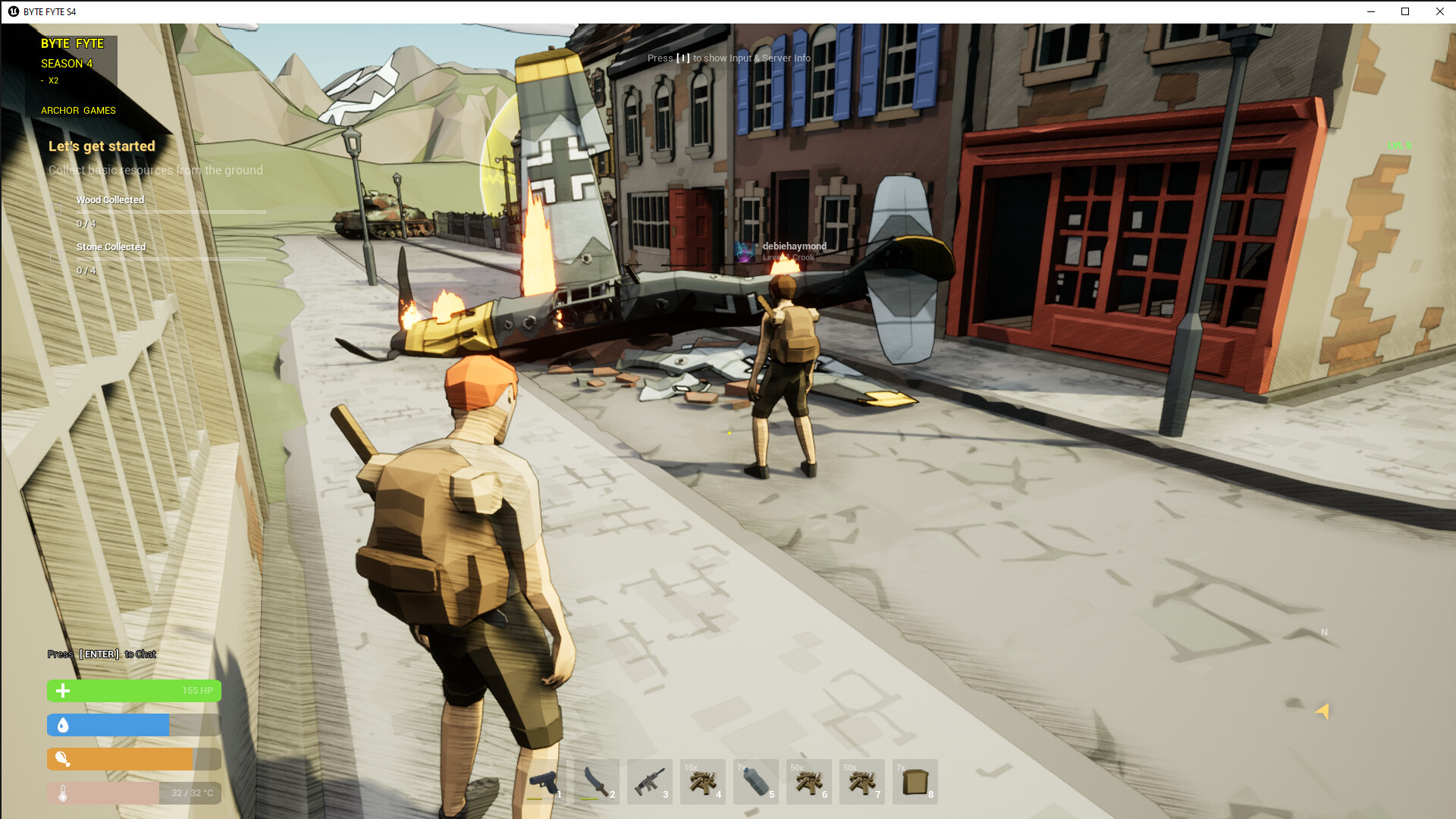Click the 50x ammo in slot 6
The width and height of the screenshot is (1456, 819).
[x=808, y=781]
